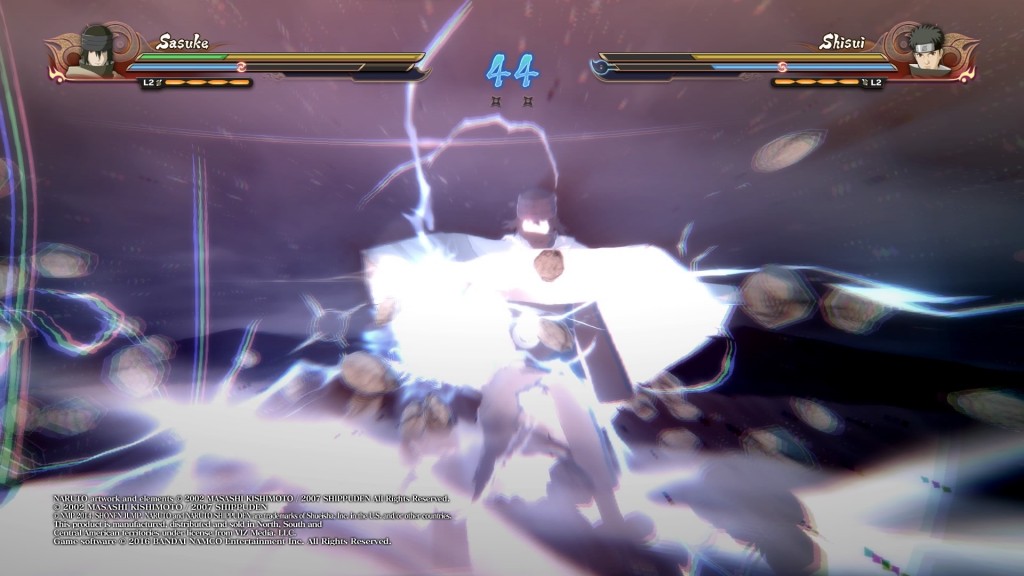Click Sasuke's character portrait
1024x576 pixels.
(x=96, y=52)
